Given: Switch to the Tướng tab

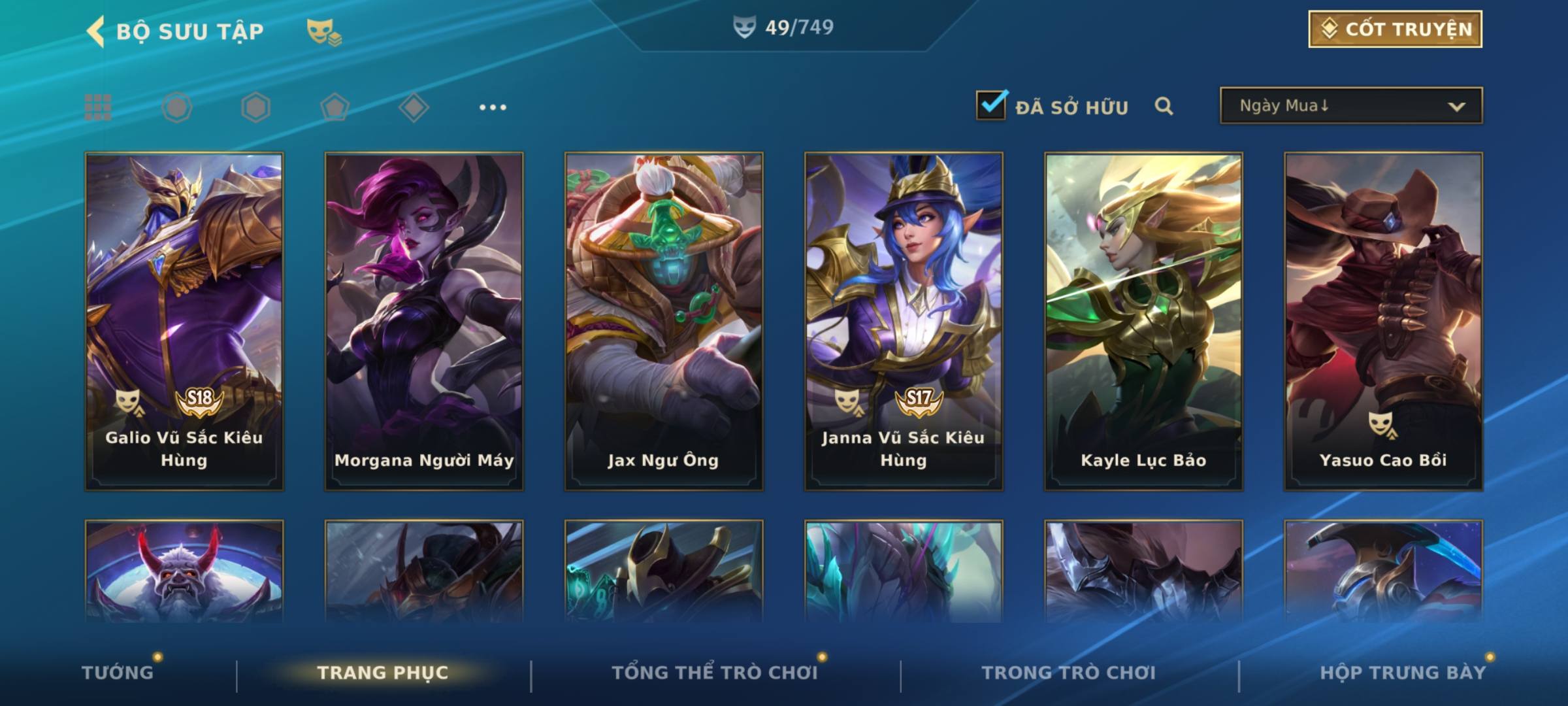Looking at the screenshot, I should click(x=118, y=673).
